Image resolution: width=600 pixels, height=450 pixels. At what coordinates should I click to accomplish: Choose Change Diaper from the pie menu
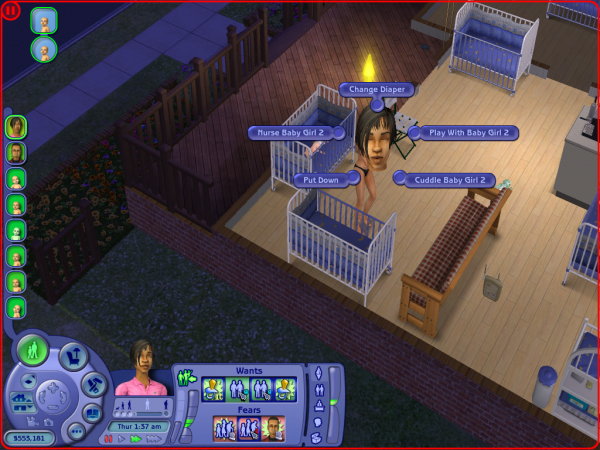point(375,89)
